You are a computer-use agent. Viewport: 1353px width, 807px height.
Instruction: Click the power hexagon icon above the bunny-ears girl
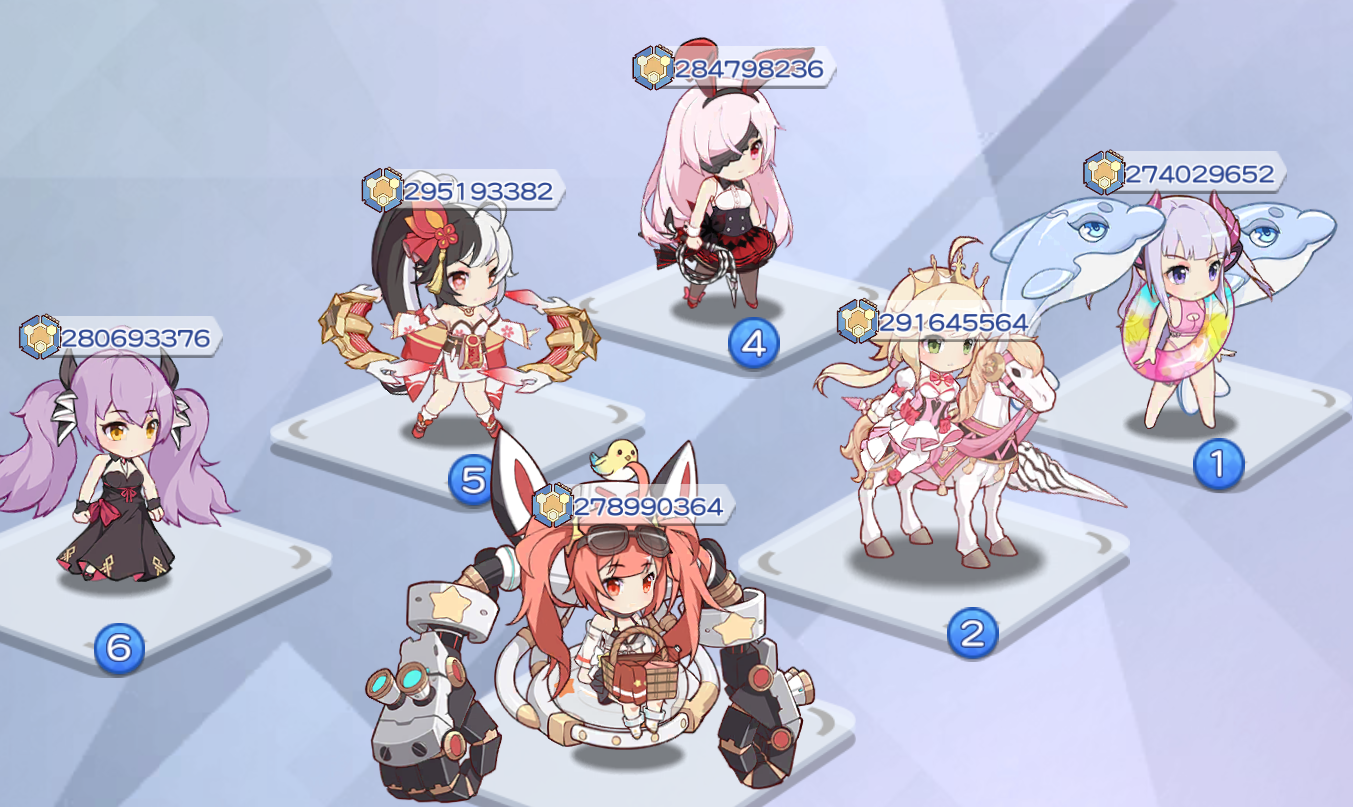pos(655,70)
